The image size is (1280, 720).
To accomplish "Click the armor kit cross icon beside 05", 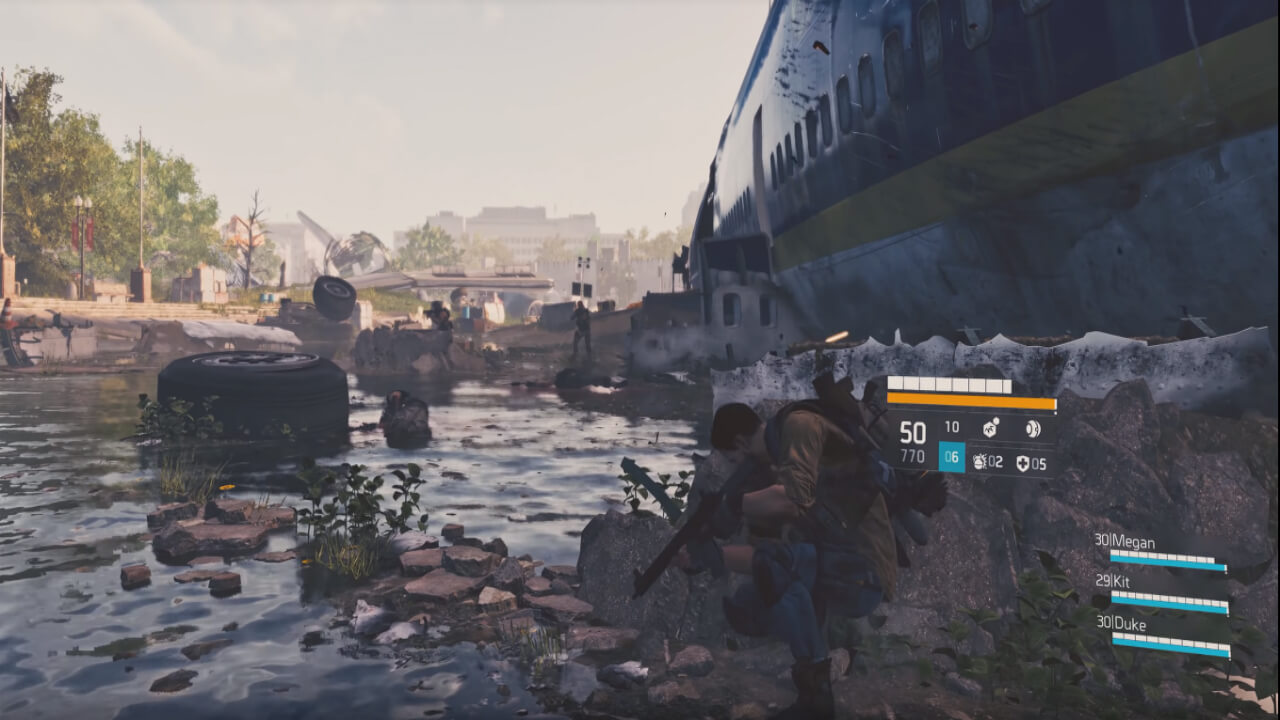I will click(x=1024, y=462).
